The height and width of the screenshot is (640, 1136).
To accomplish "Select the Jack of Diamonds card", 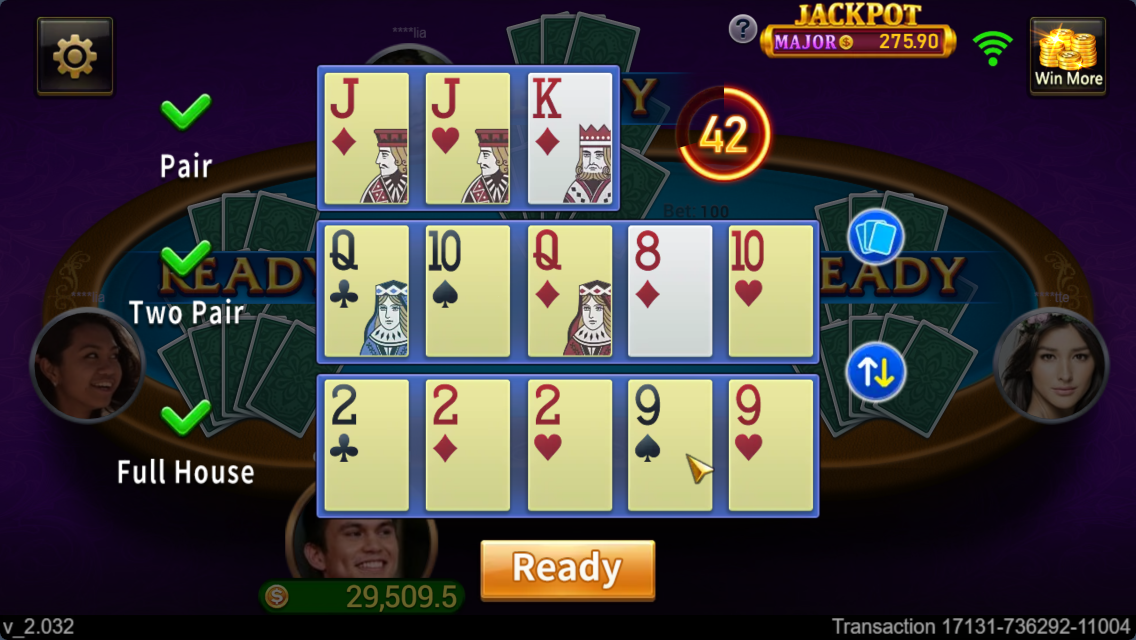I will pyautogui.click(x=367, y=138).
